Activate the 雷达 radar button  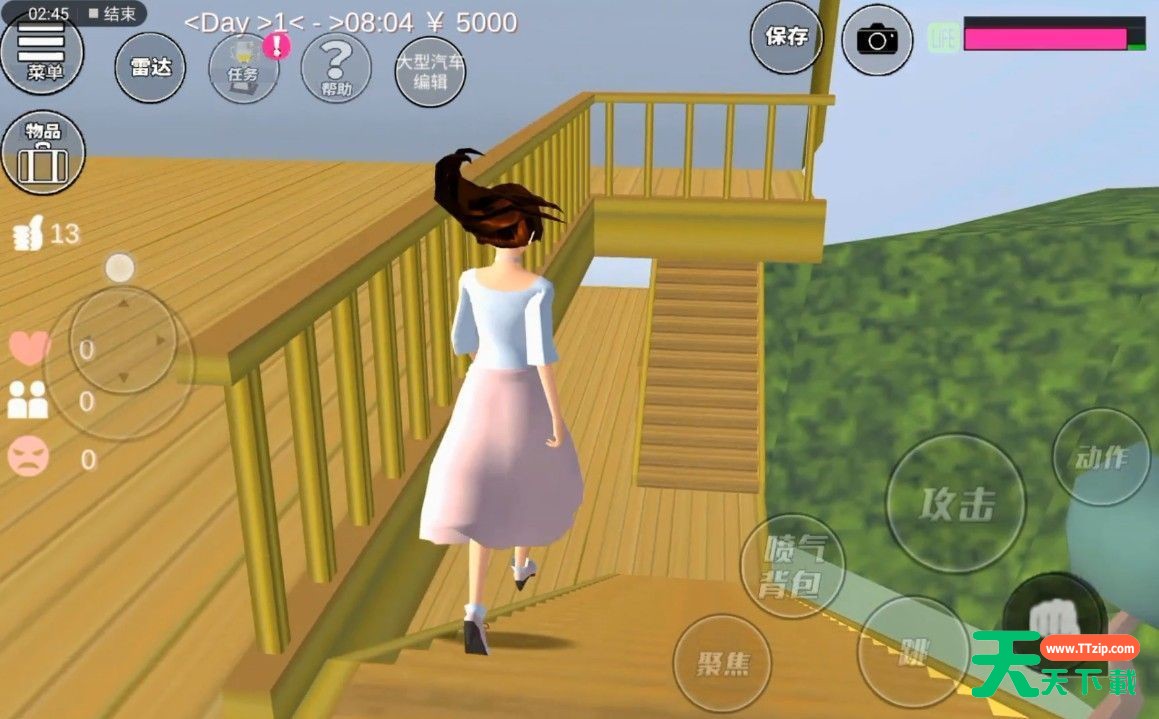click(150, 67)
